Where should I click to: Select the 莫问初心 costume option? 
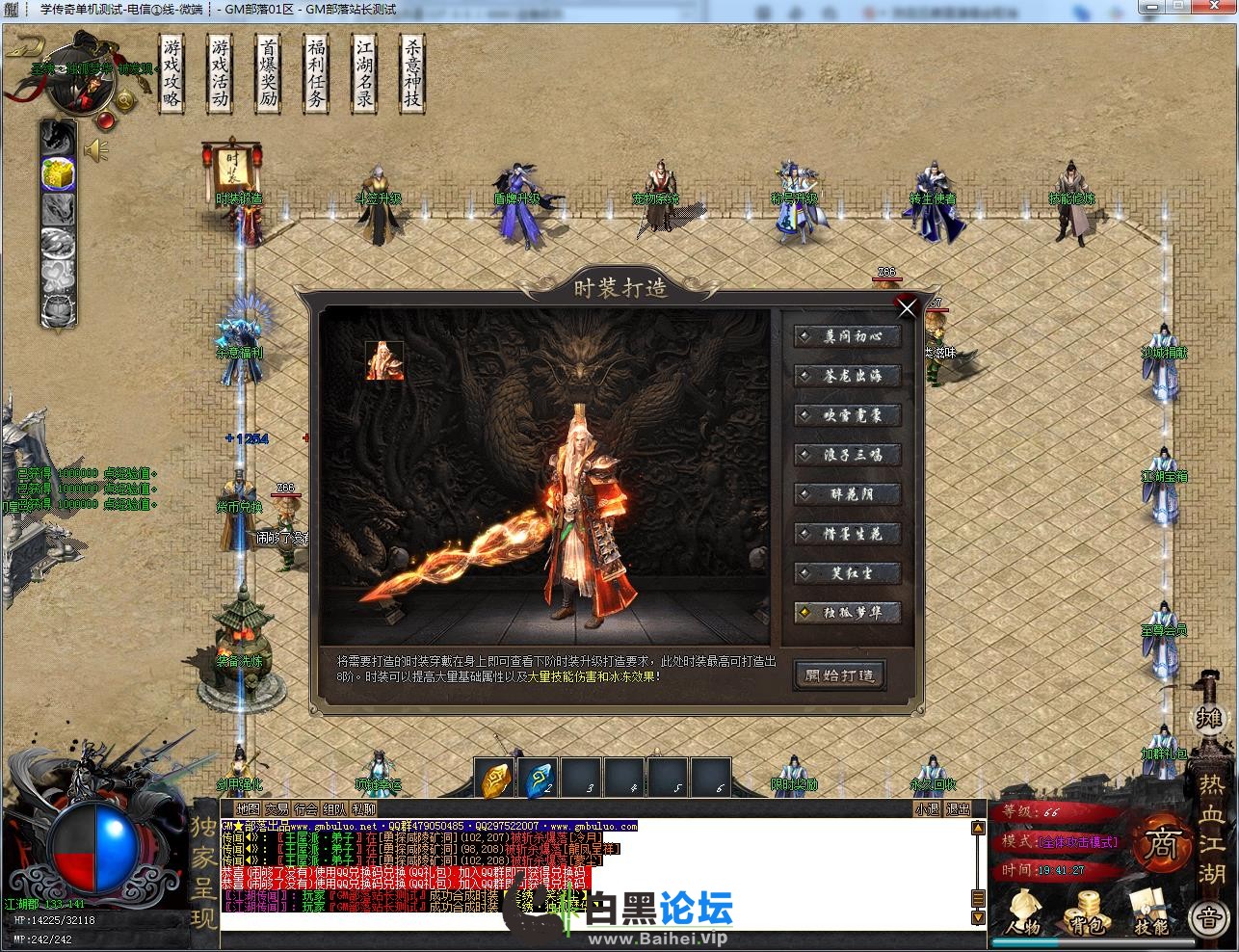[848, 336]
